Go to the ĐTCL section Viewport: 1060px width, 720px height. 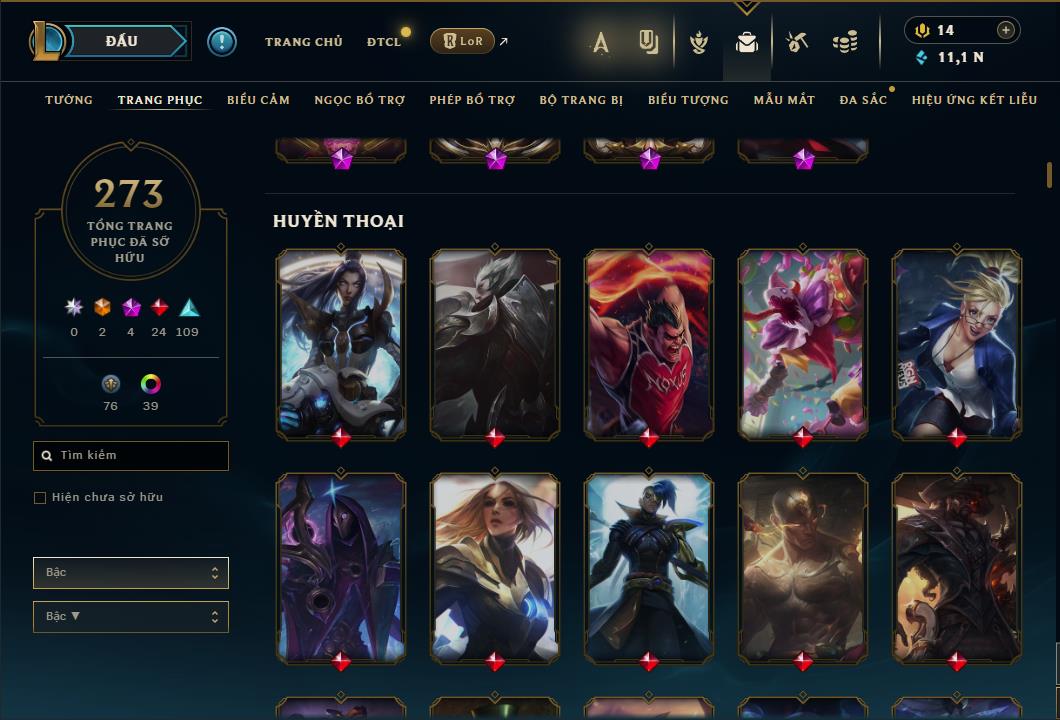[x=384, y=42]
